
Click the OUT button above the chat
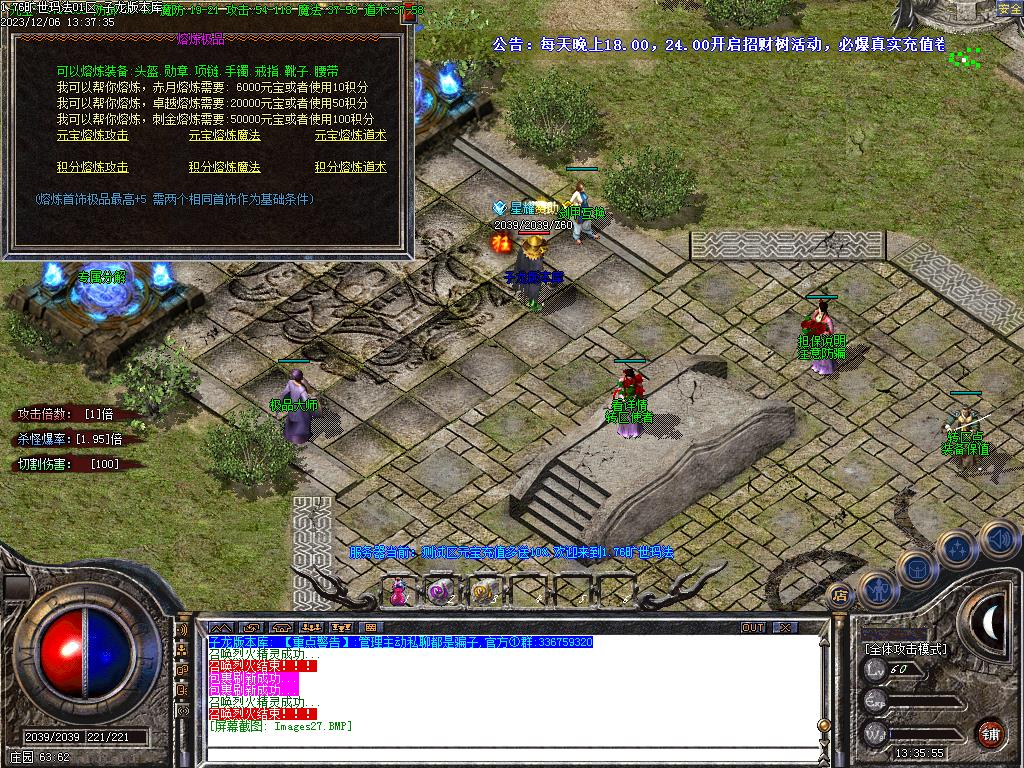point(752,627)
